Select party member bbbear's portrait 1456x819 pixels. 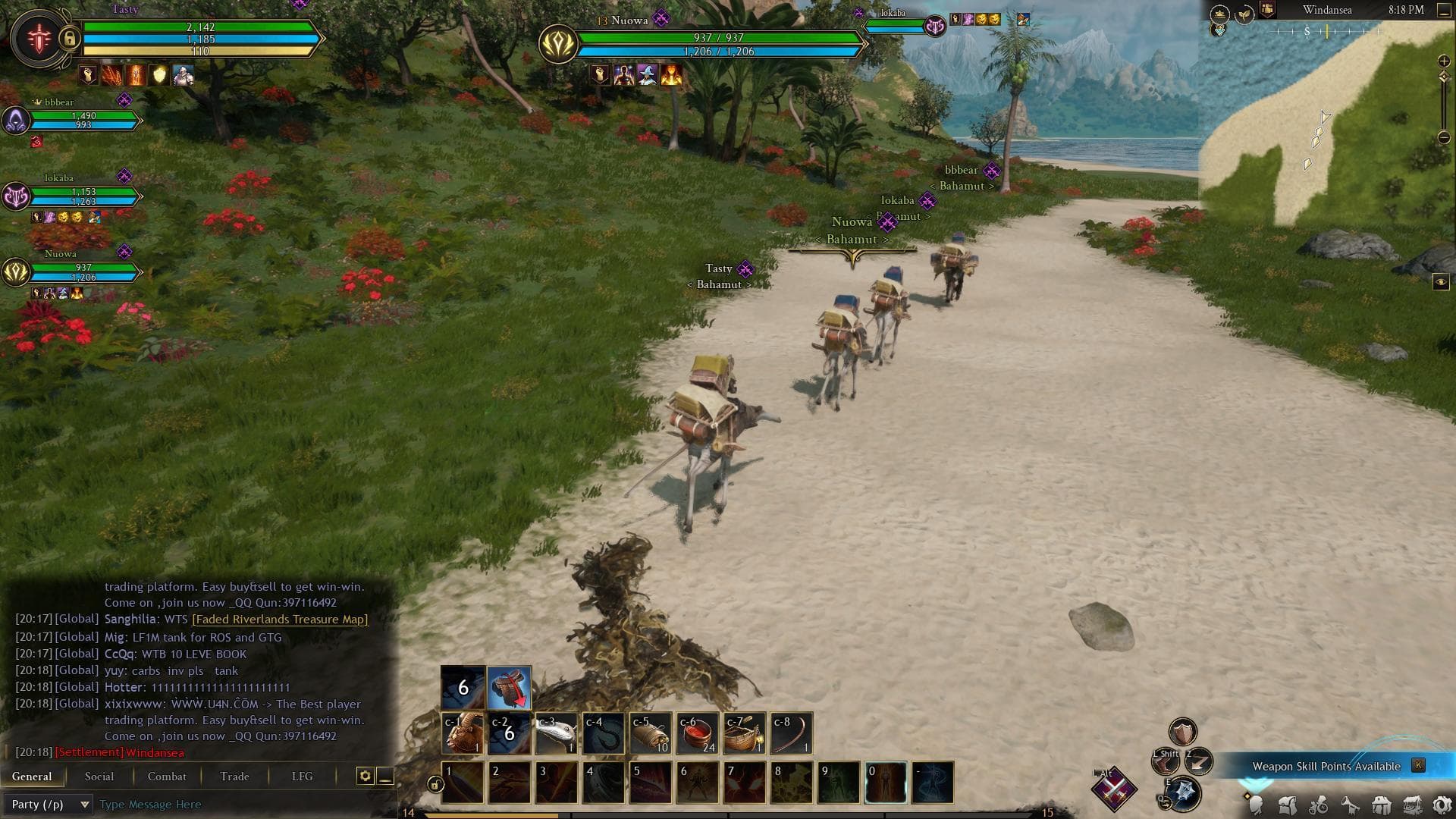16,120
